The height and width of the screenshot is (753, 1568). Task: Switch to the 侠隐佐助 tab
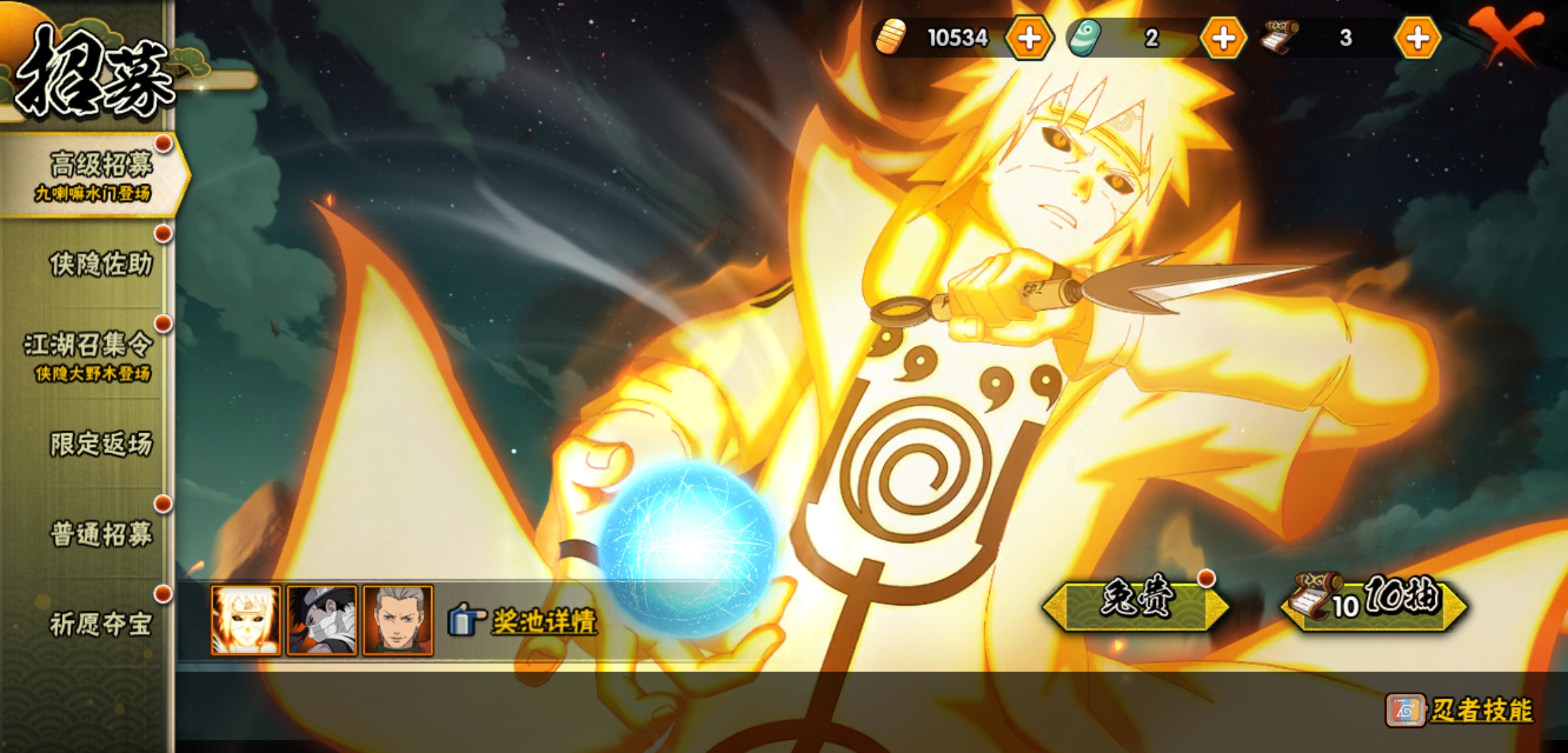point(100,265)
